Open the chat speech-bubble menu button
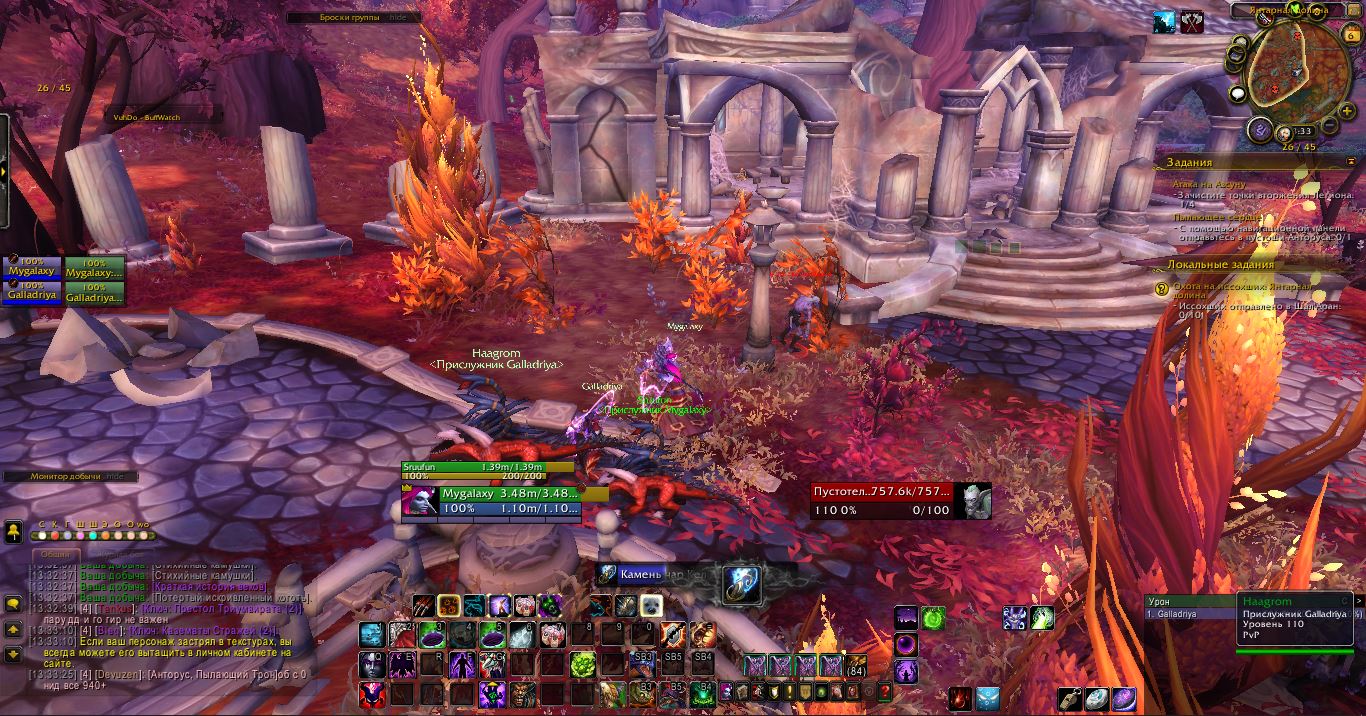1366x716 pixels. tap(14, 603)
